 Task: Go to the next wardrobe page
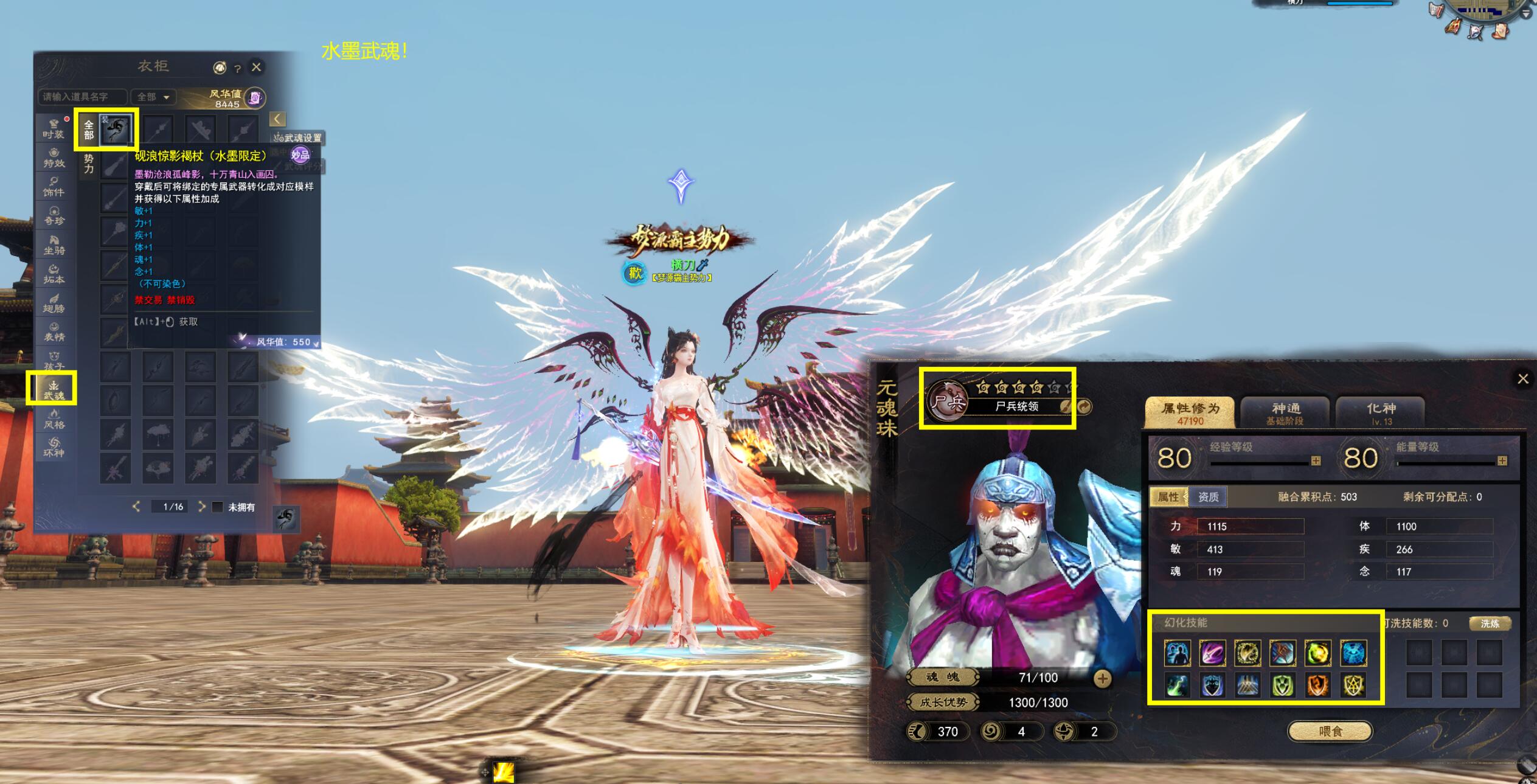201,507
